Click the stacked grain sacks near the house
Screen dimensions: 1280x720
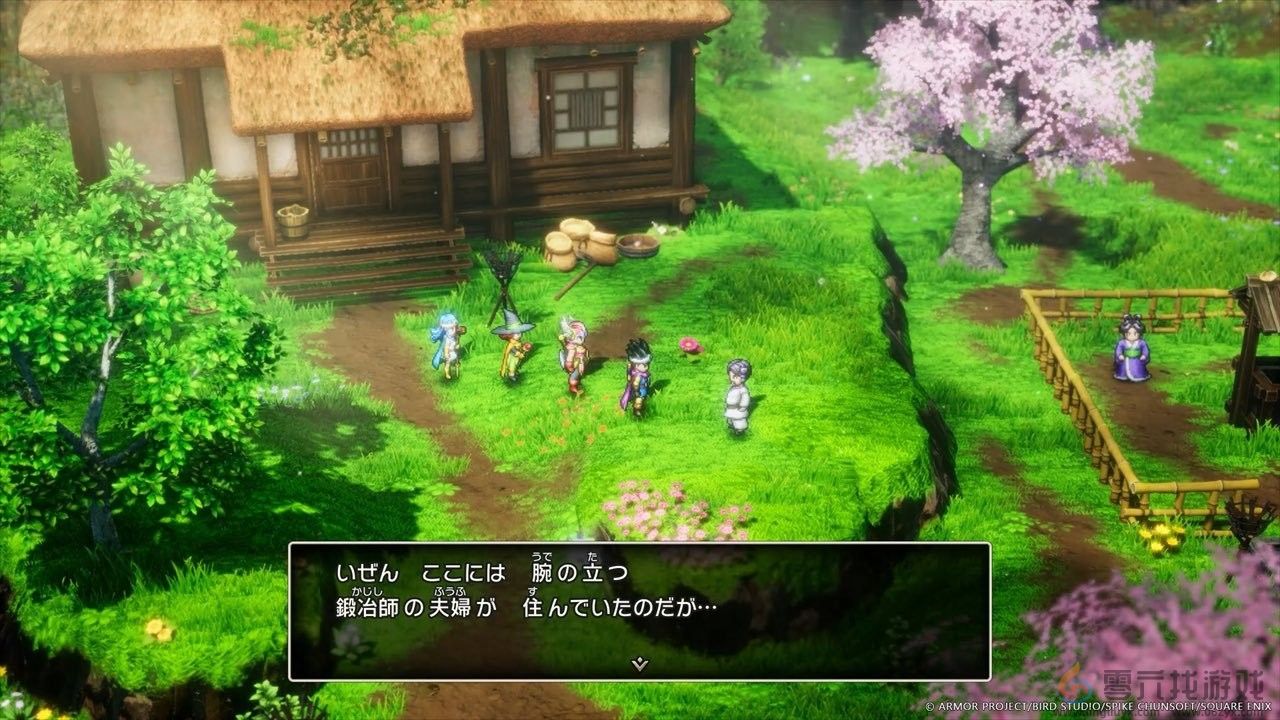point(577,240)
